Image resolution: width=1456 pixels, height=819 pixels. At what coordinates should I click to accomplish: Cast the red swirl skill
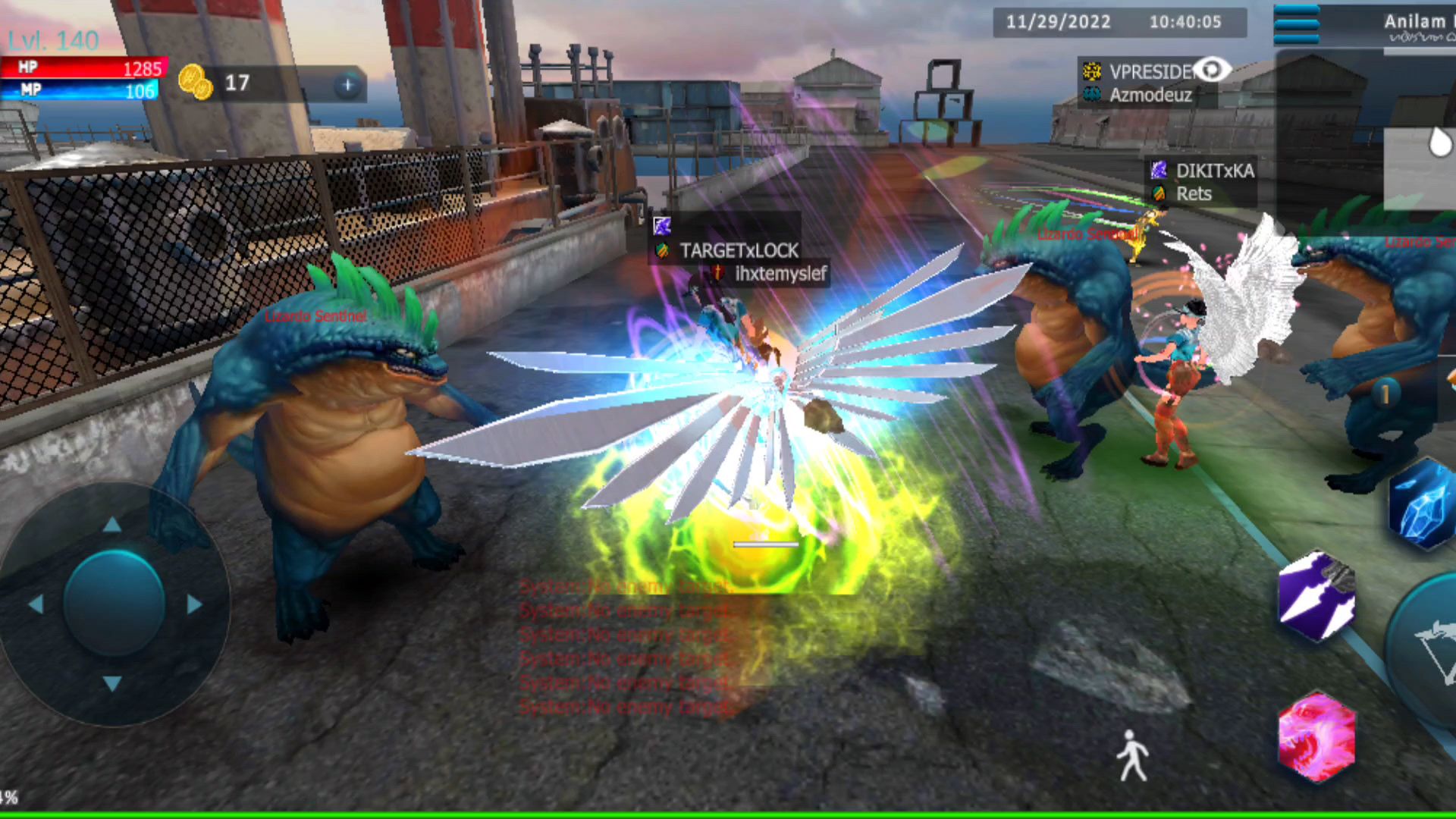pos(1316,737)
